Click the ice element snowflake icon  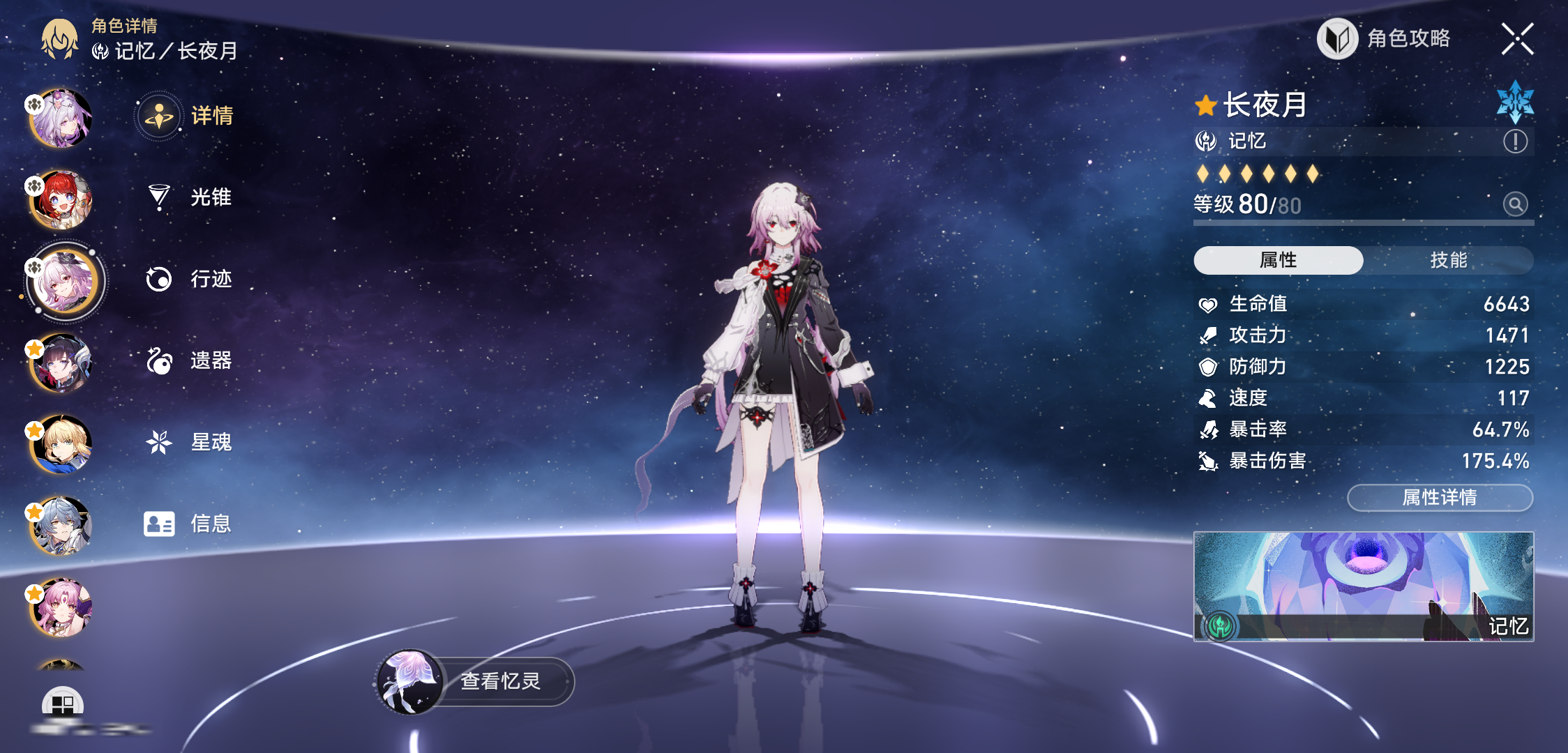[x=1515, y=102]
